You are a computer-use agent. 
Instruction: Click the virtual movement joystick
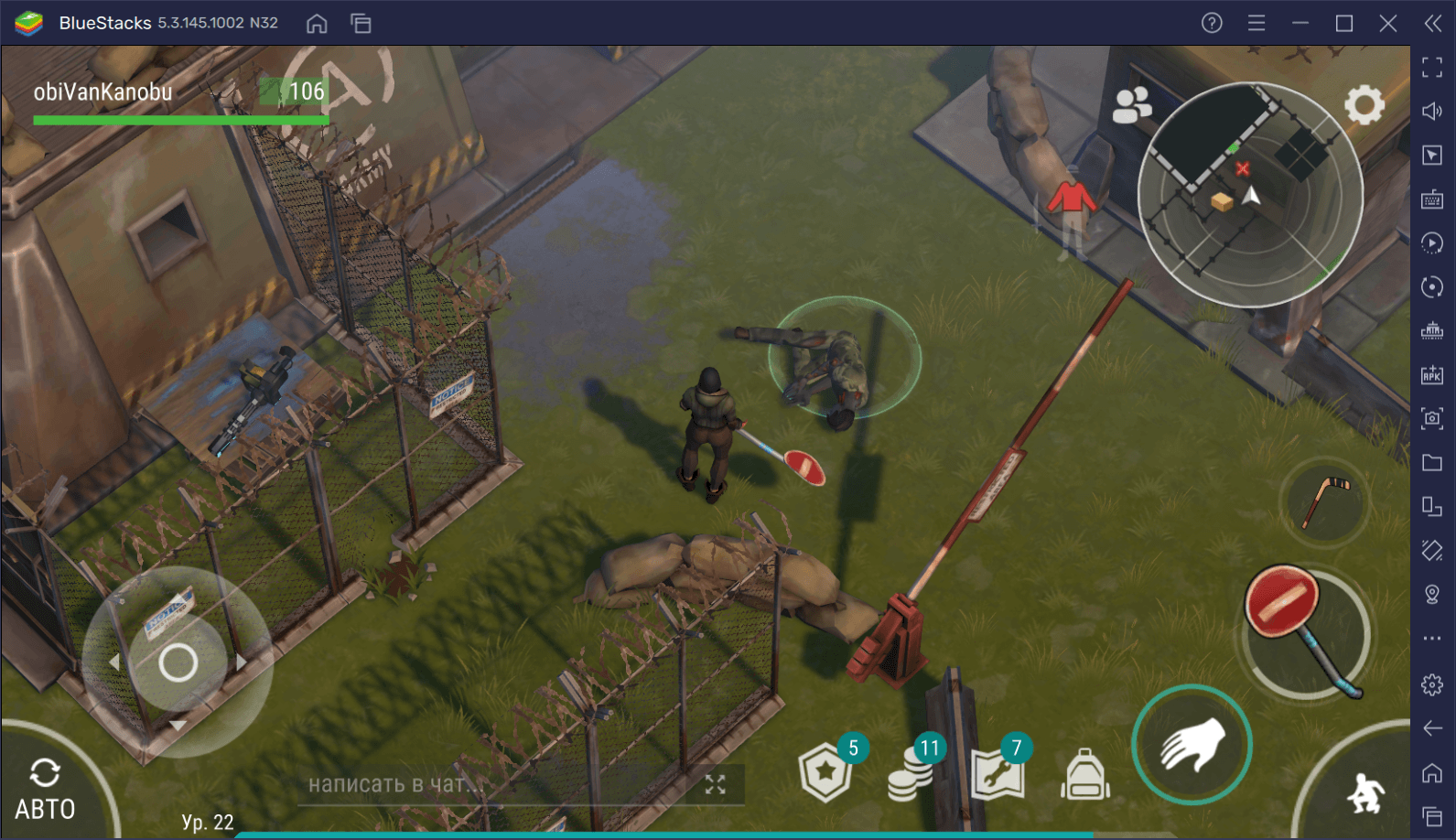tap(178, 662)
